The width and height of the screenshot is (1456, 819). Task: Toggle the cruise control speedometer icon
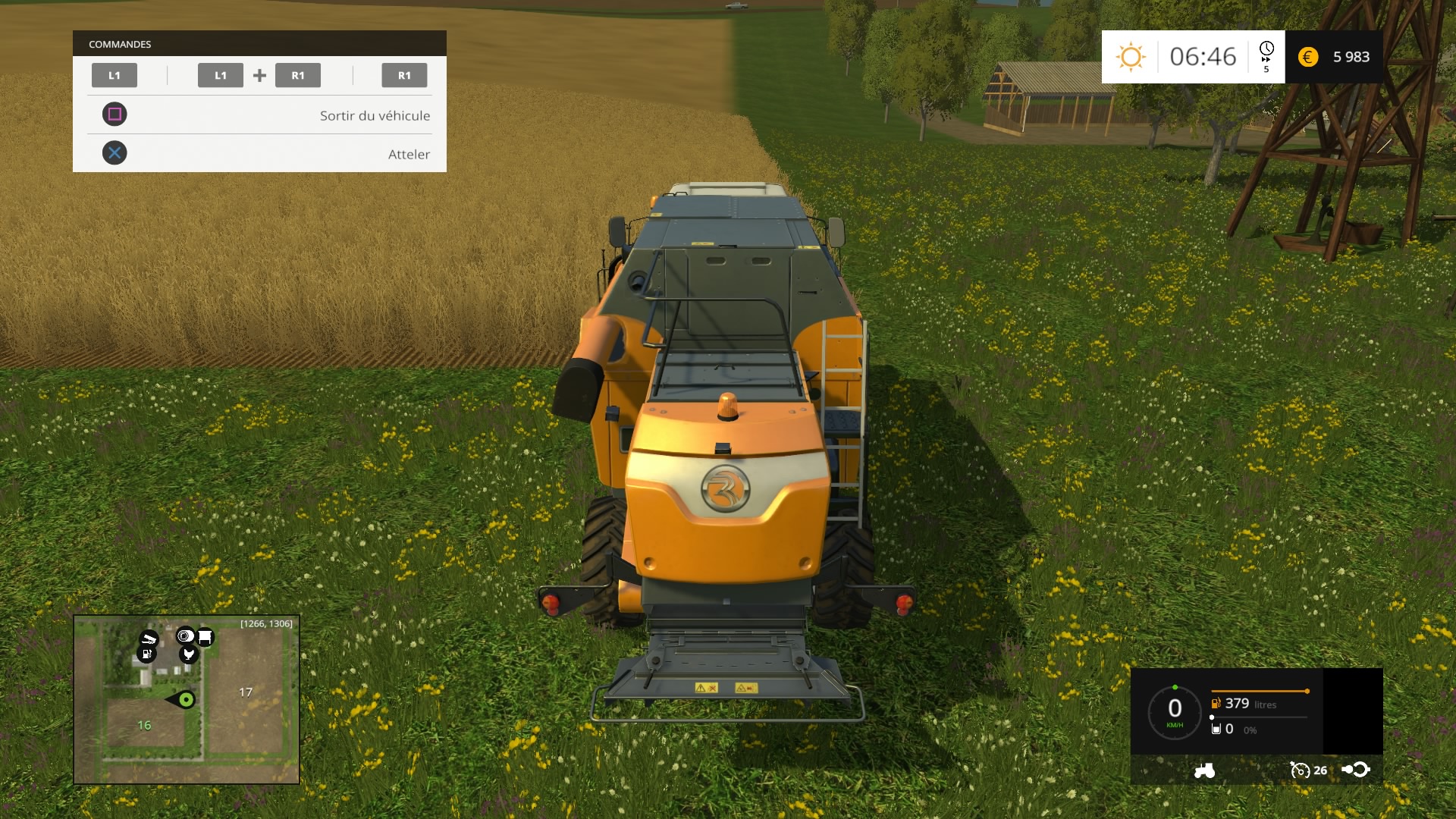[1300, 770]
